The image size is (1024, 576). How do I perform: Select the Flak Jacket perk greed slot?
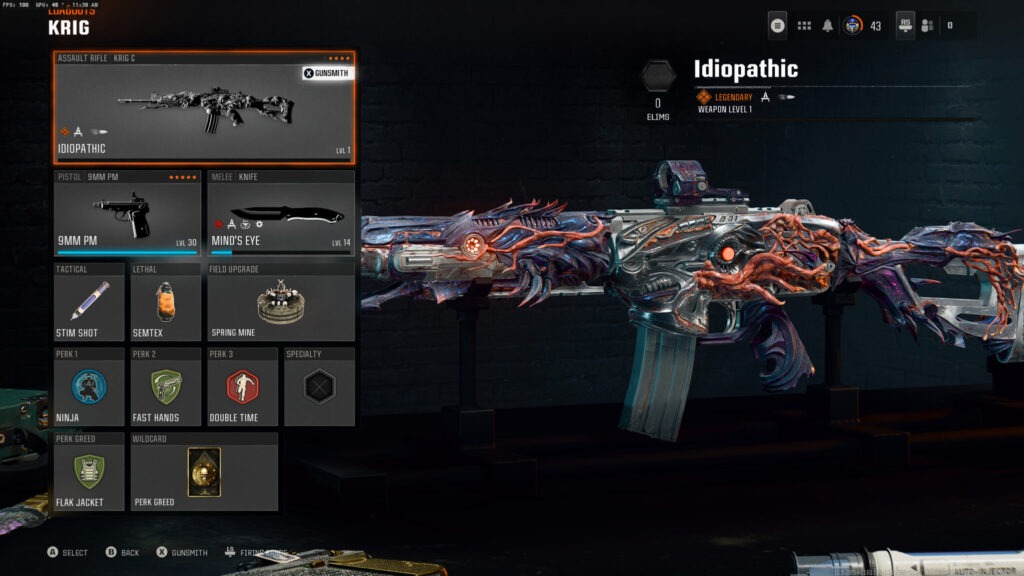(x=89, y=472)
